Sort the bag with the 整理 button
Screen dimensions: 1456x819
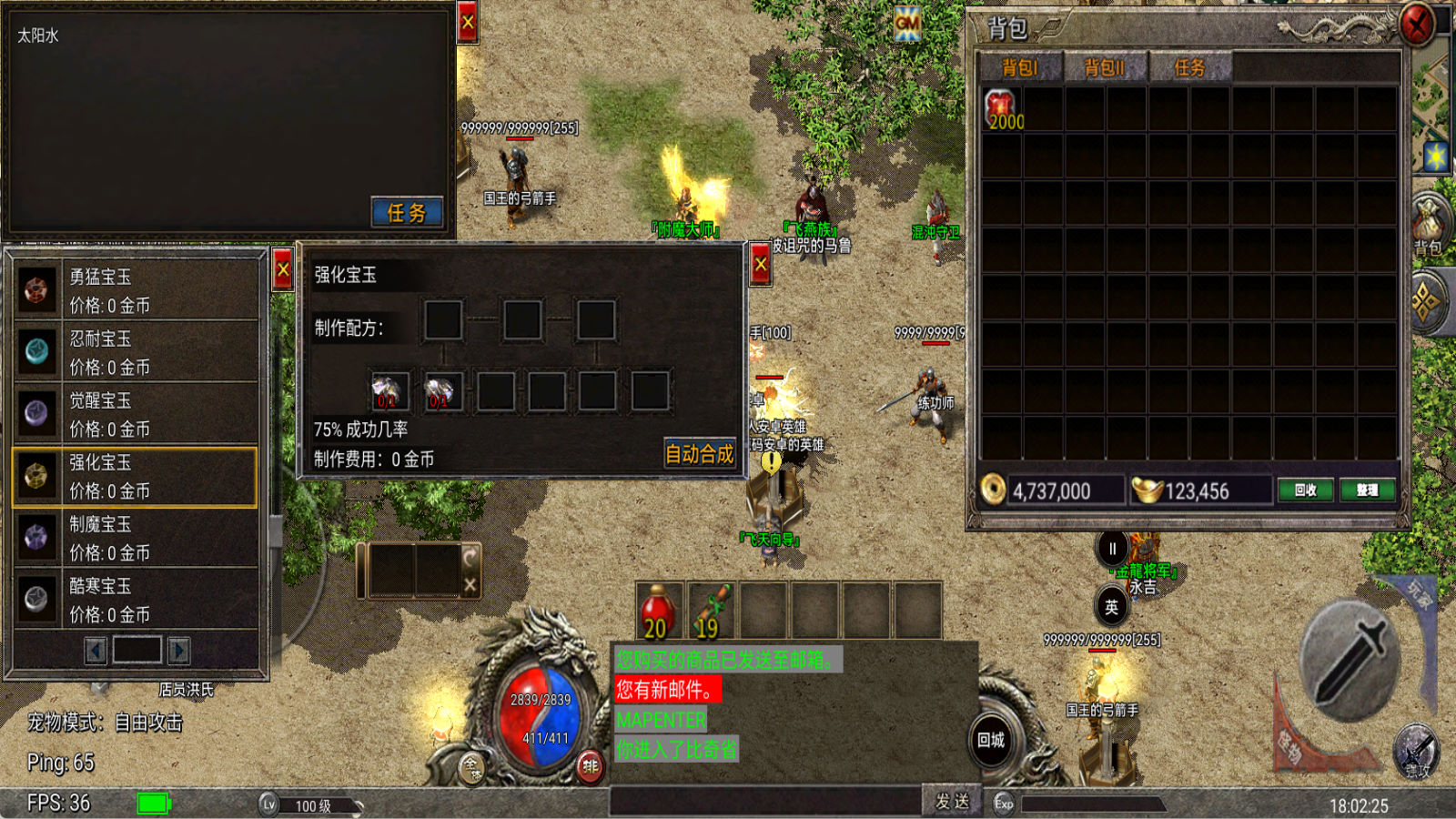1367,490
